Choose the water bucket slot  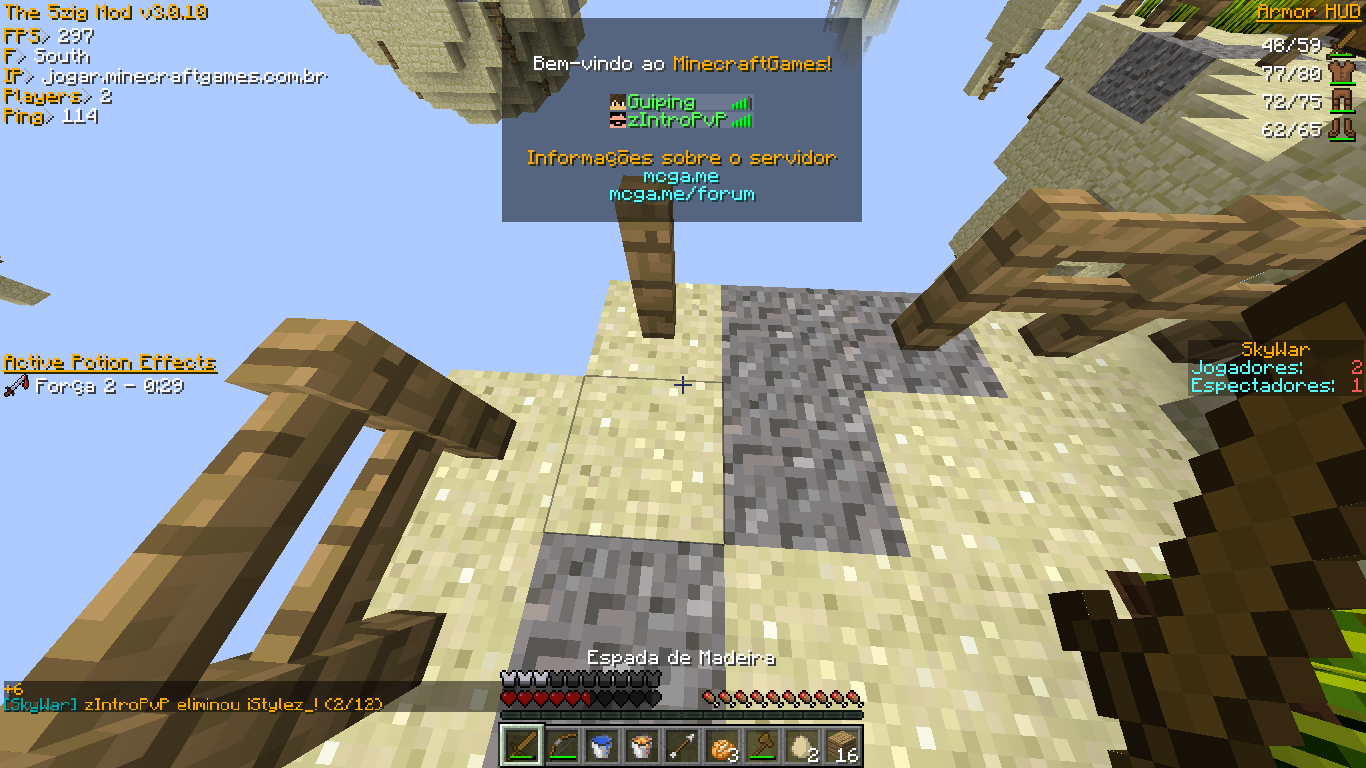pyautogui.click(x=601, y=746)
